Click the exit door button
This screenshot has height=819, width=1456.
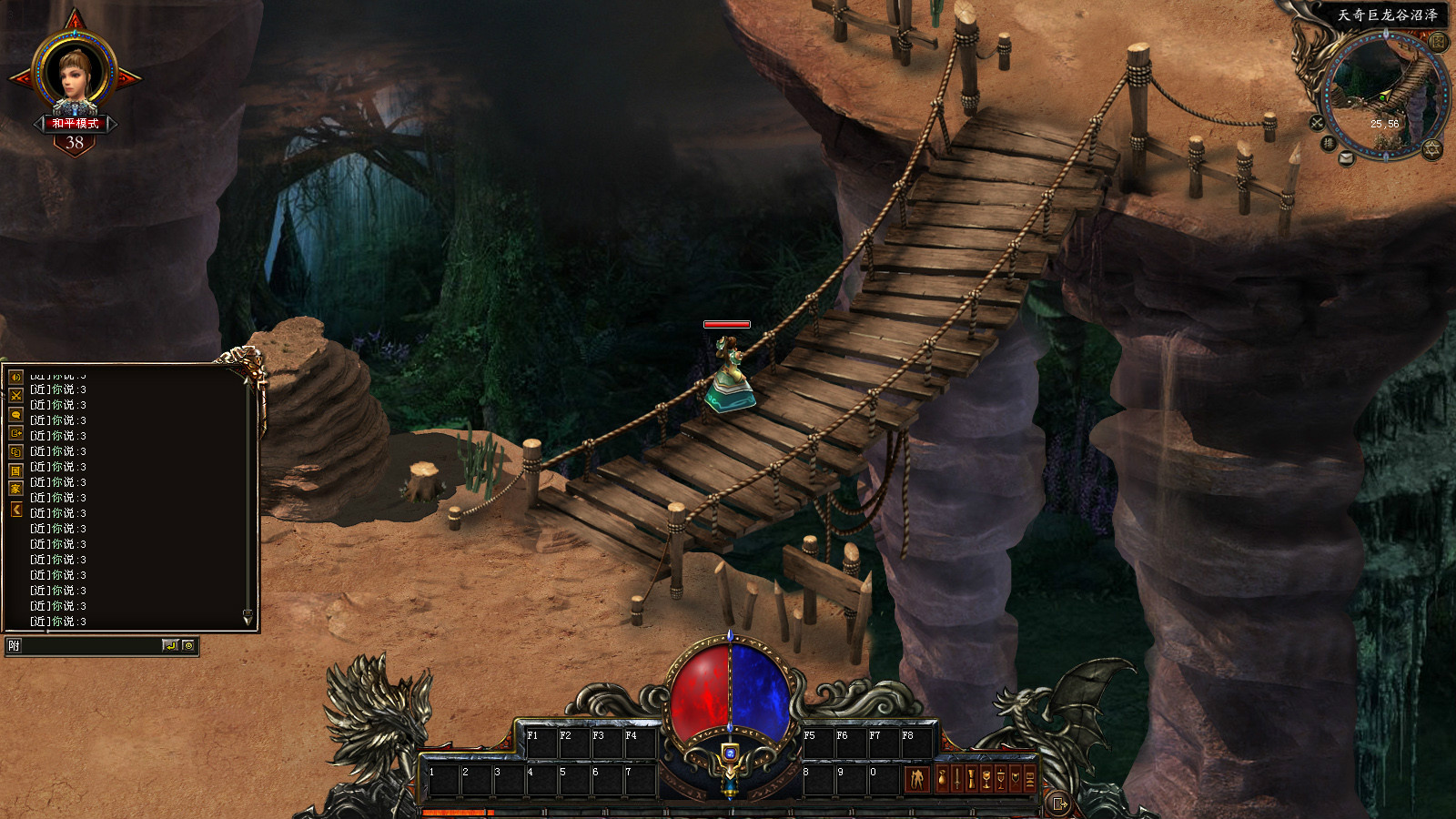coord(1058,804)
